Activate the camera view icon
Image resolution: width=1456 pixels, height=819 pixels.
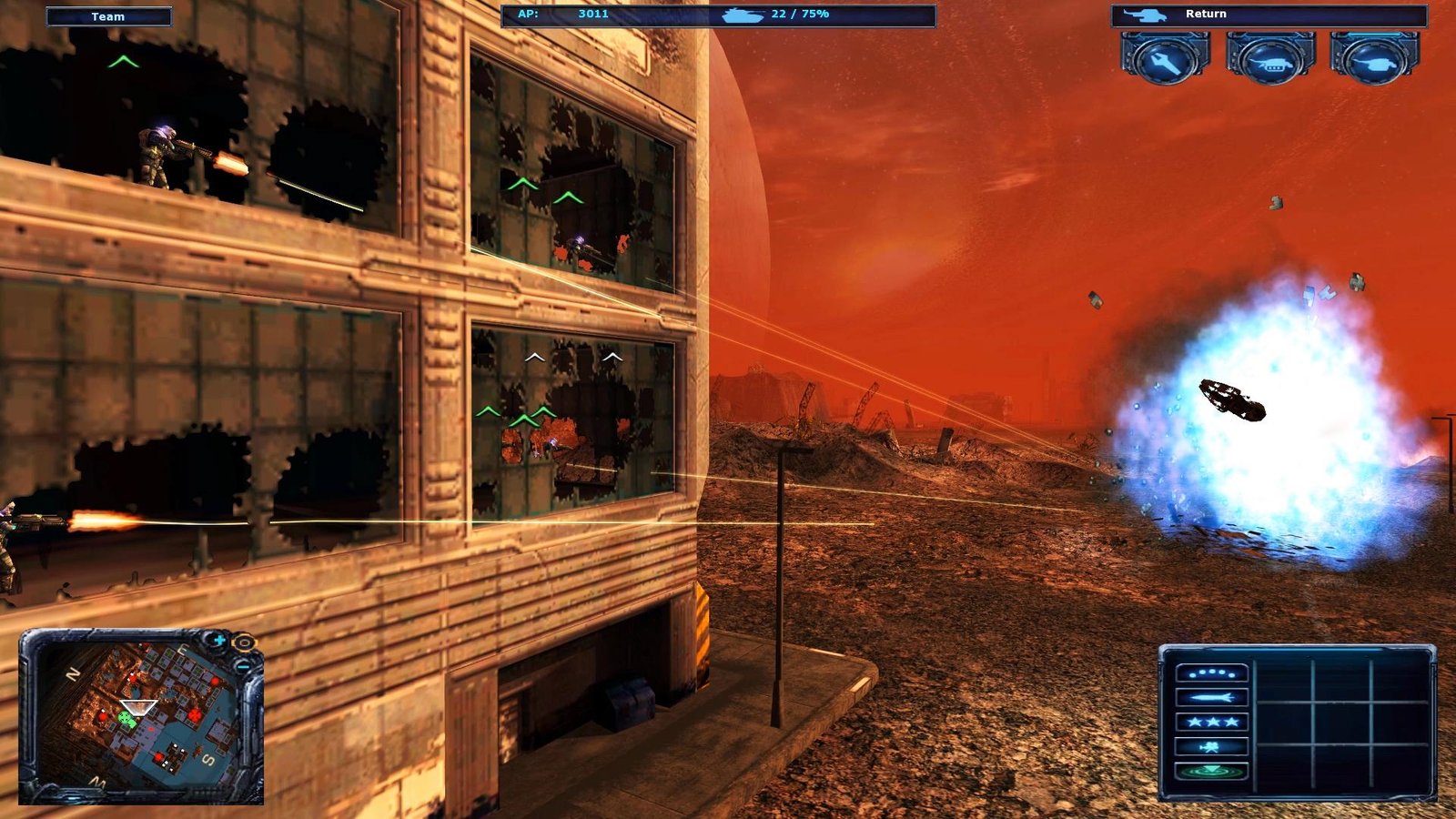(x=1212, y=745)
